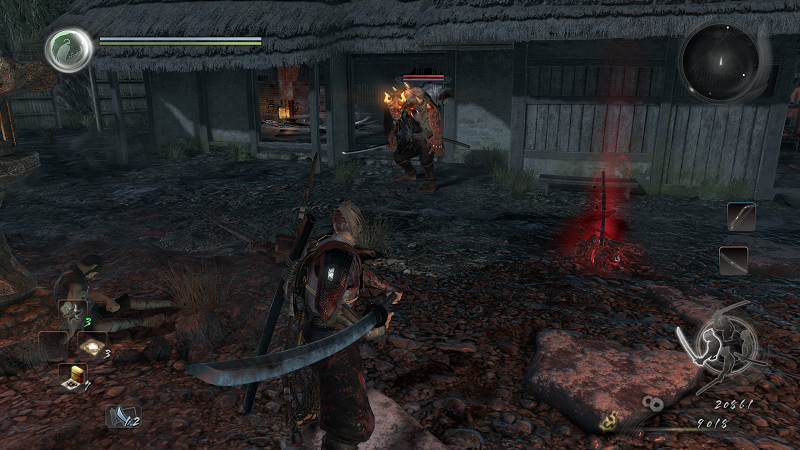The height and width of the screenshot is (450, 800).
Task: Use the shuriken quick item slot
Action: coord(72,313)
